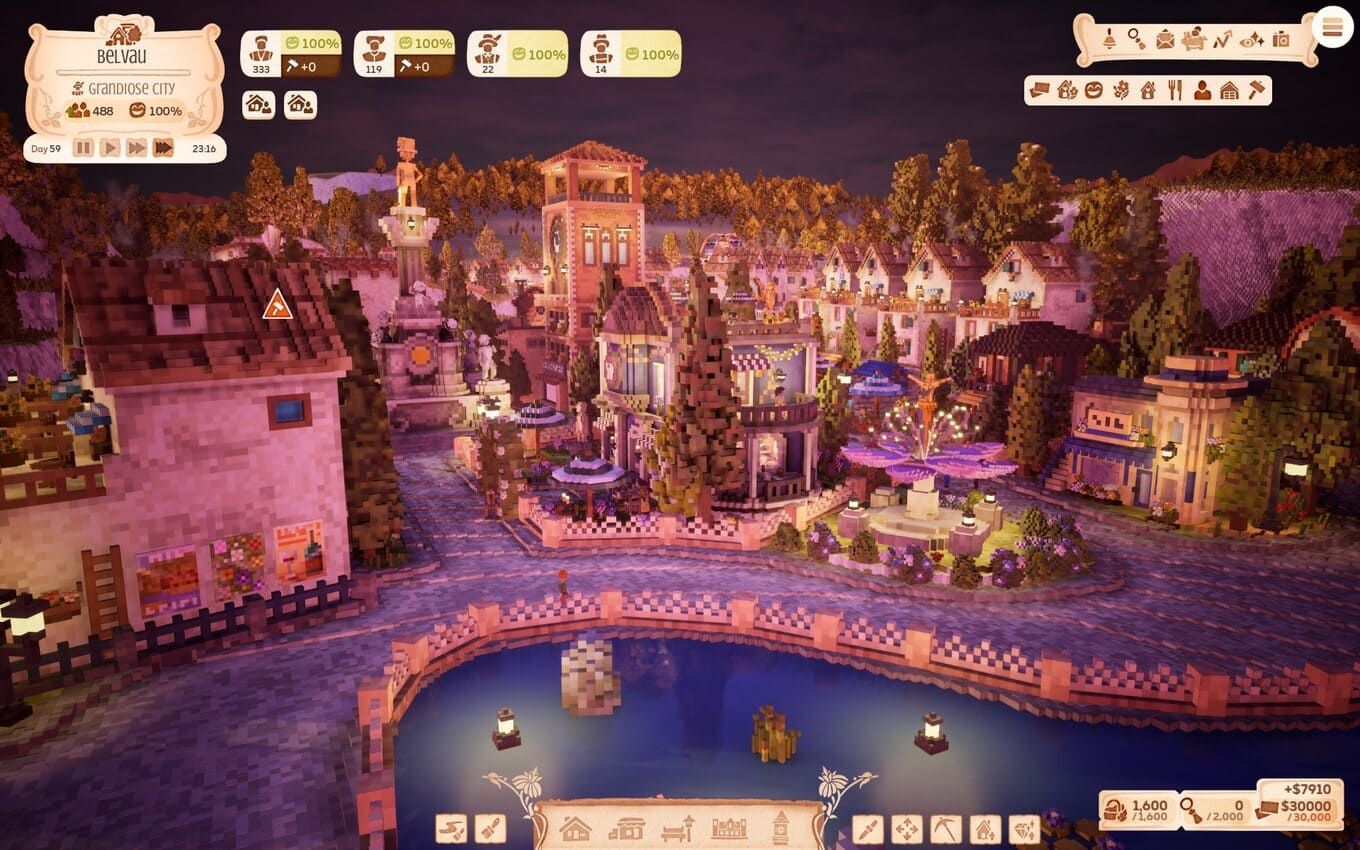The height and width of the screenshot is (850, 1360).
Task: Click the orange warning sign on the roof
Action: coord(277,305)
